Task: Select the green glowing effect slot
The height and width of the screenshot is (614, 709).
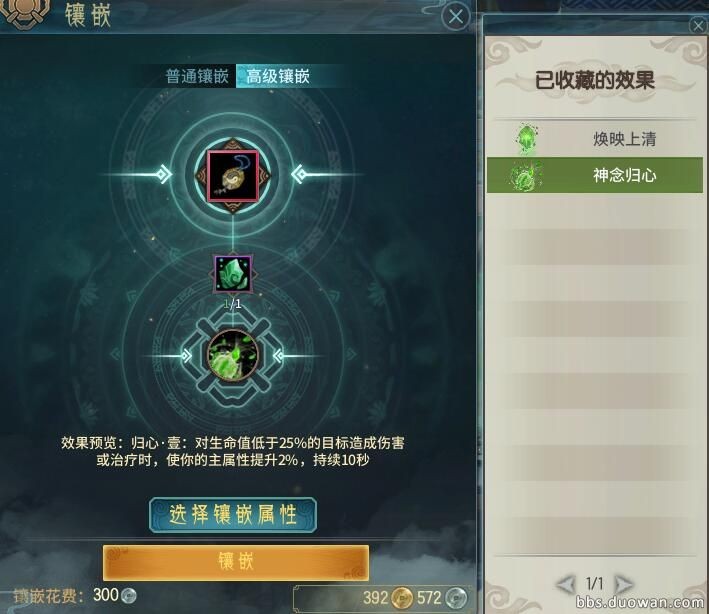Action: tap(233, 354)
